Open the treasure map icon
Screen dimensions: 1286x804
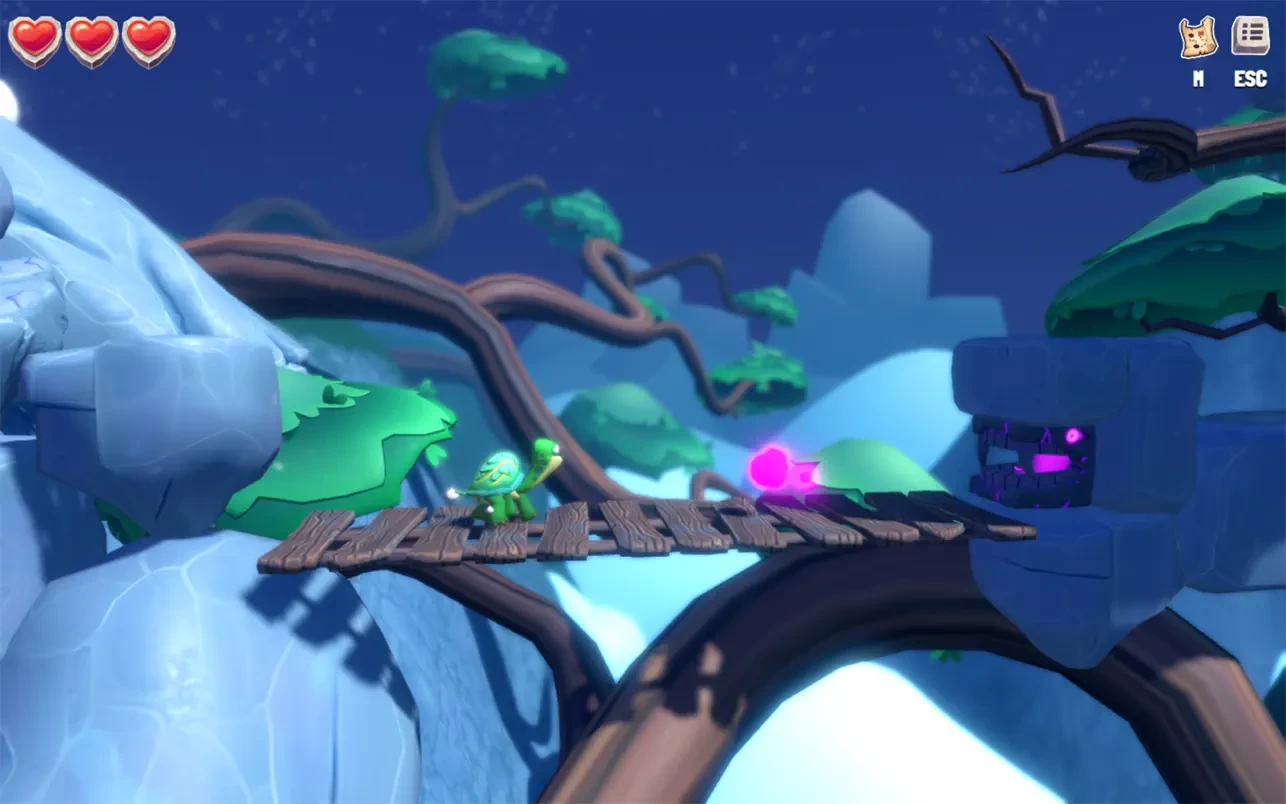click(x=1197, y=38)
